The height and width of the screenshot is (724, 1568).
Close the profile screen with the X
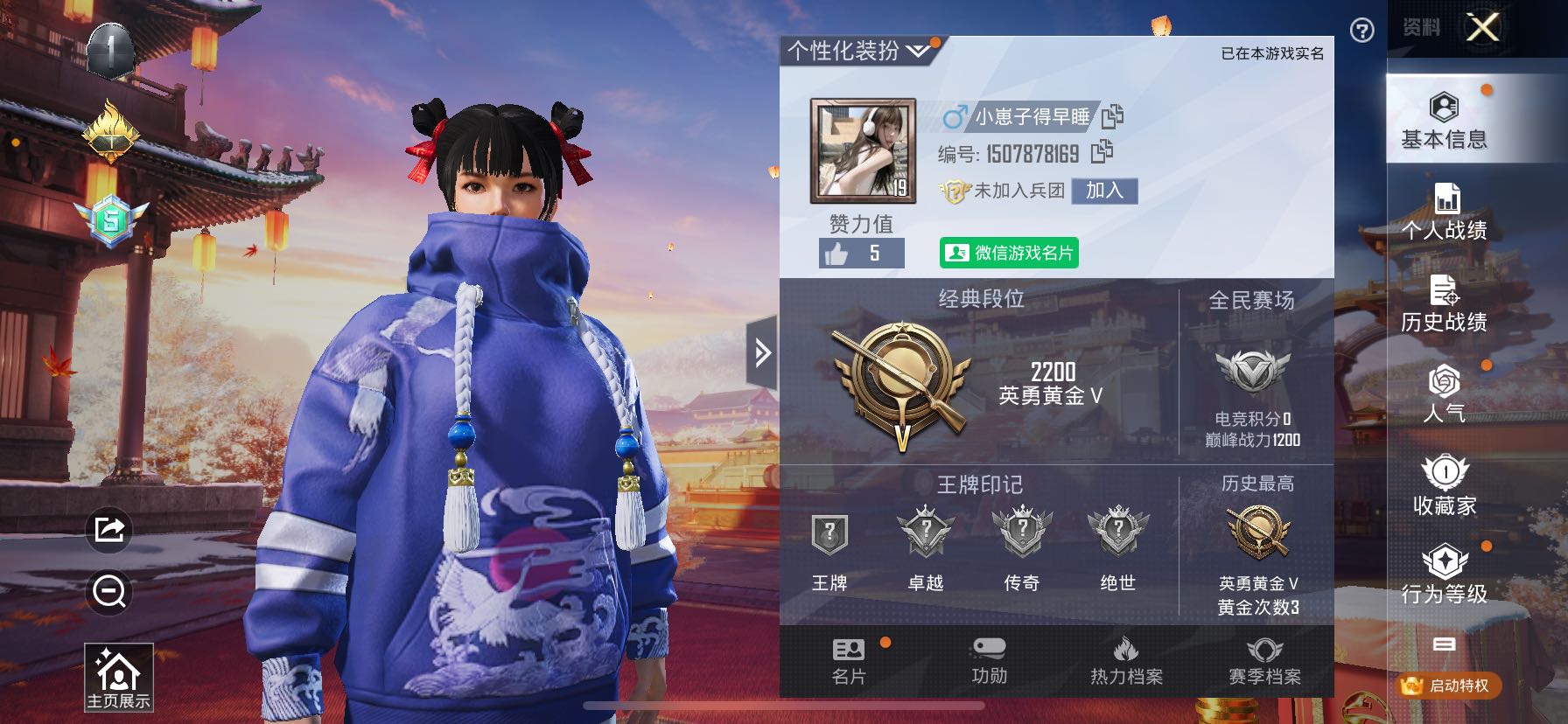(1482, 28)
